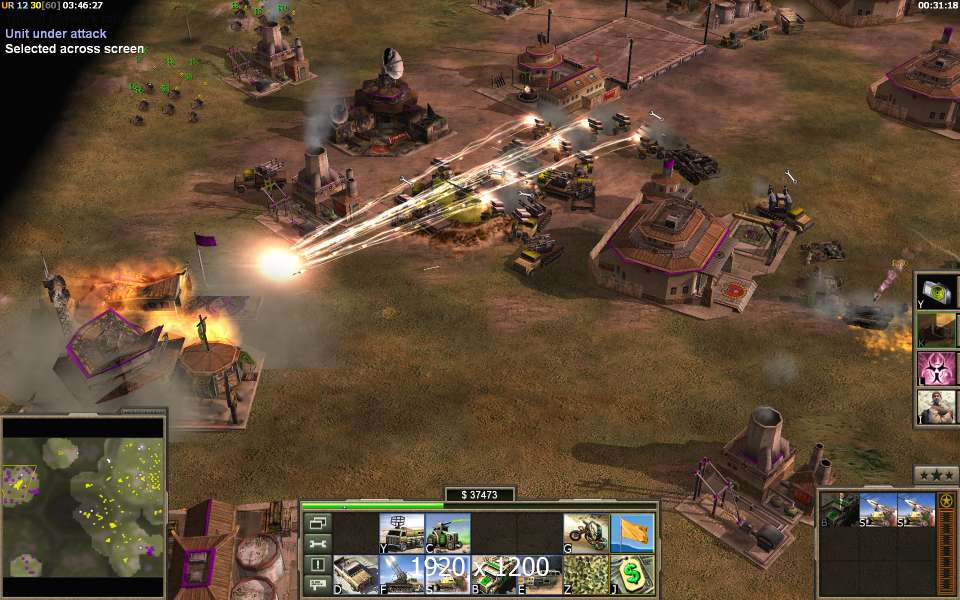Open the three-star generals promotion button

936,475
